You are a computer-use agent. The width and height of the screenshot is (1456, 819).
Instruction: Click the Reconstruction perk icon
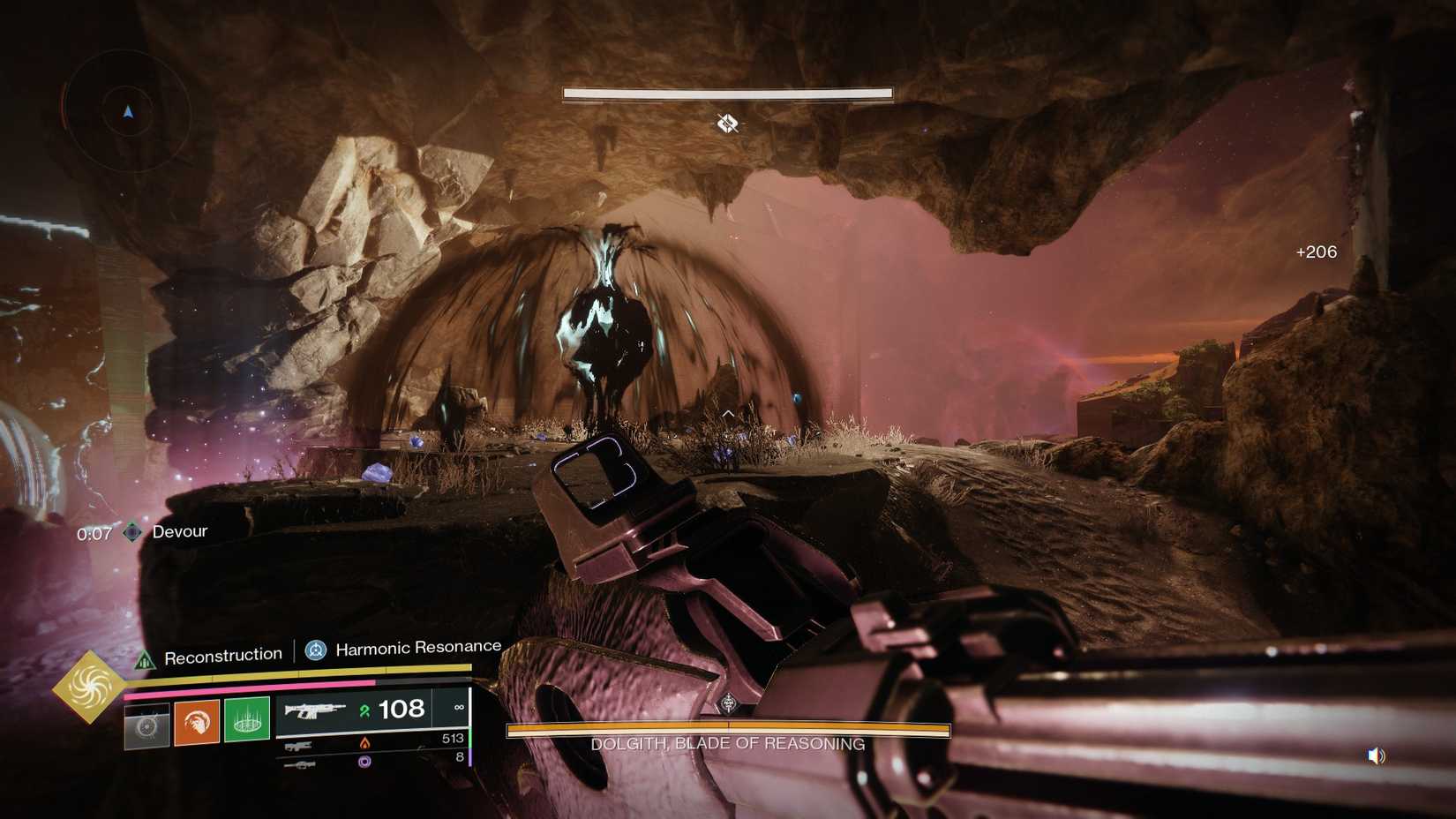coord(144,659)
